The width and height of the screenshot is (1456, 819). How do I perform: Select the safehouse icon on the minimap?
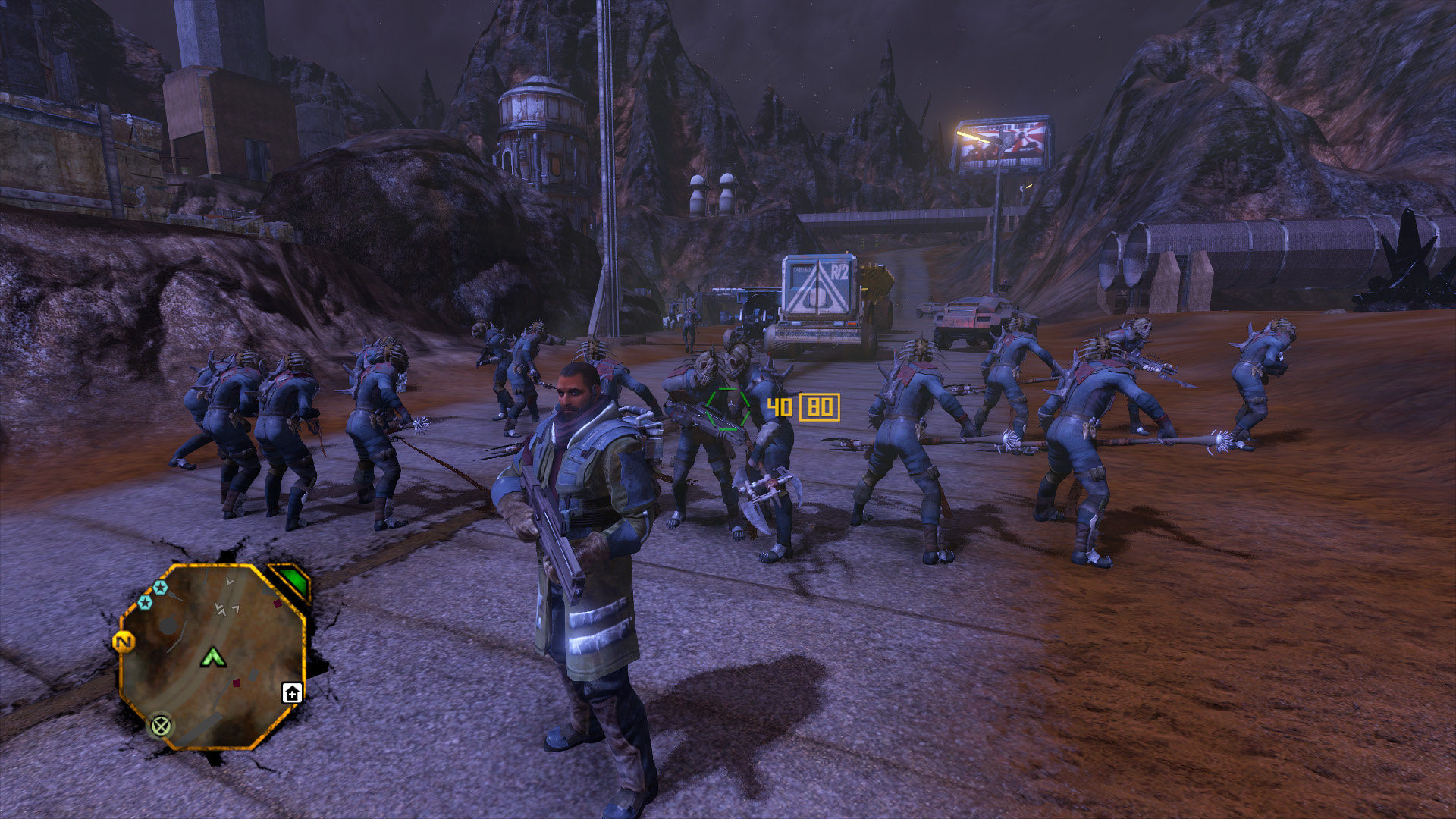[x=292, y=692]
